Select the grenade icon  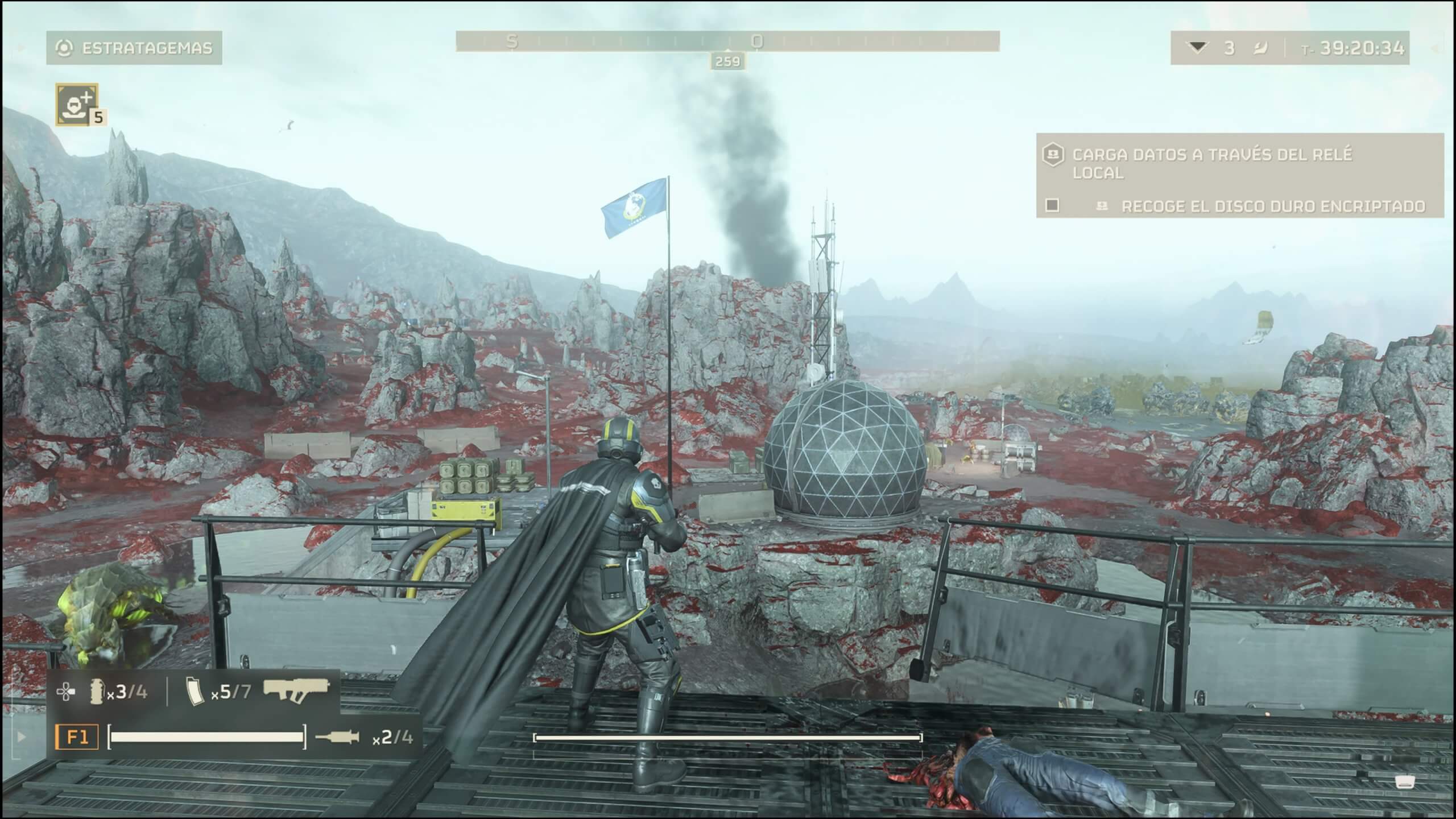[x=97, y=692]
